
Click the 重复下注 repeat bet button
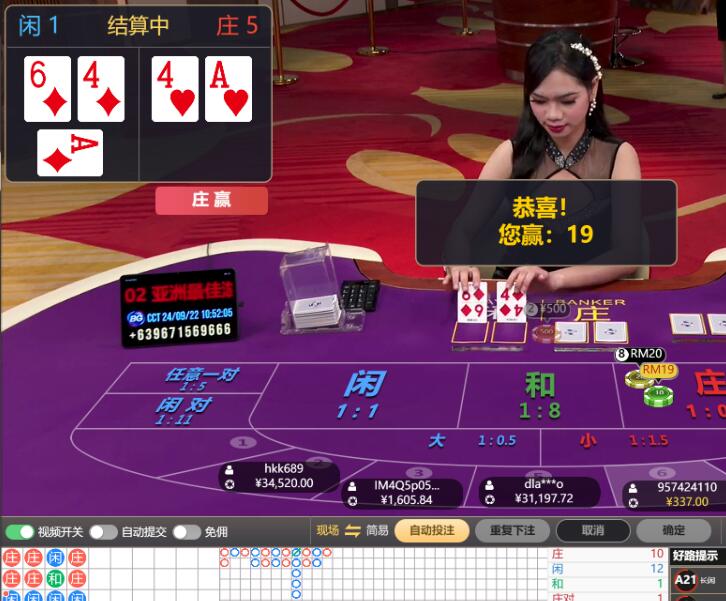point(512,531)
